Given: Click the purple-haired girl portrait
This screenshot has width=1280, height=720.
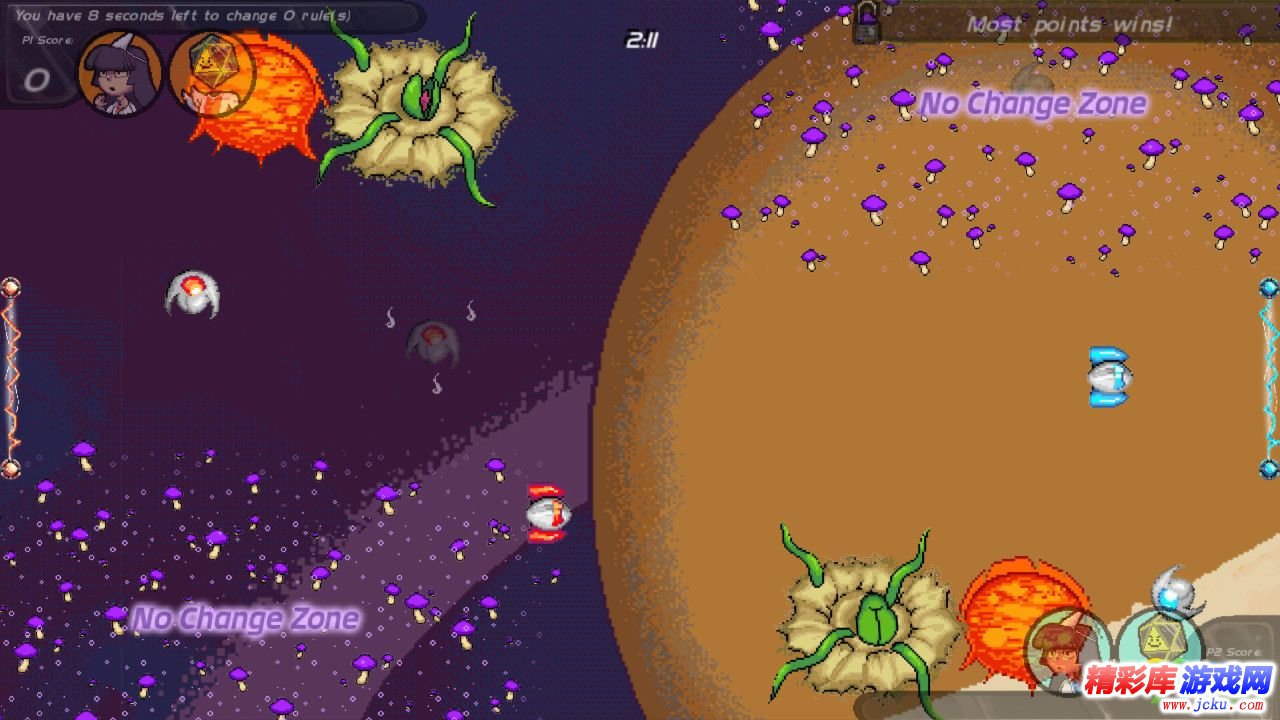Looking at the screenshot, I should (x=120, y=73).
